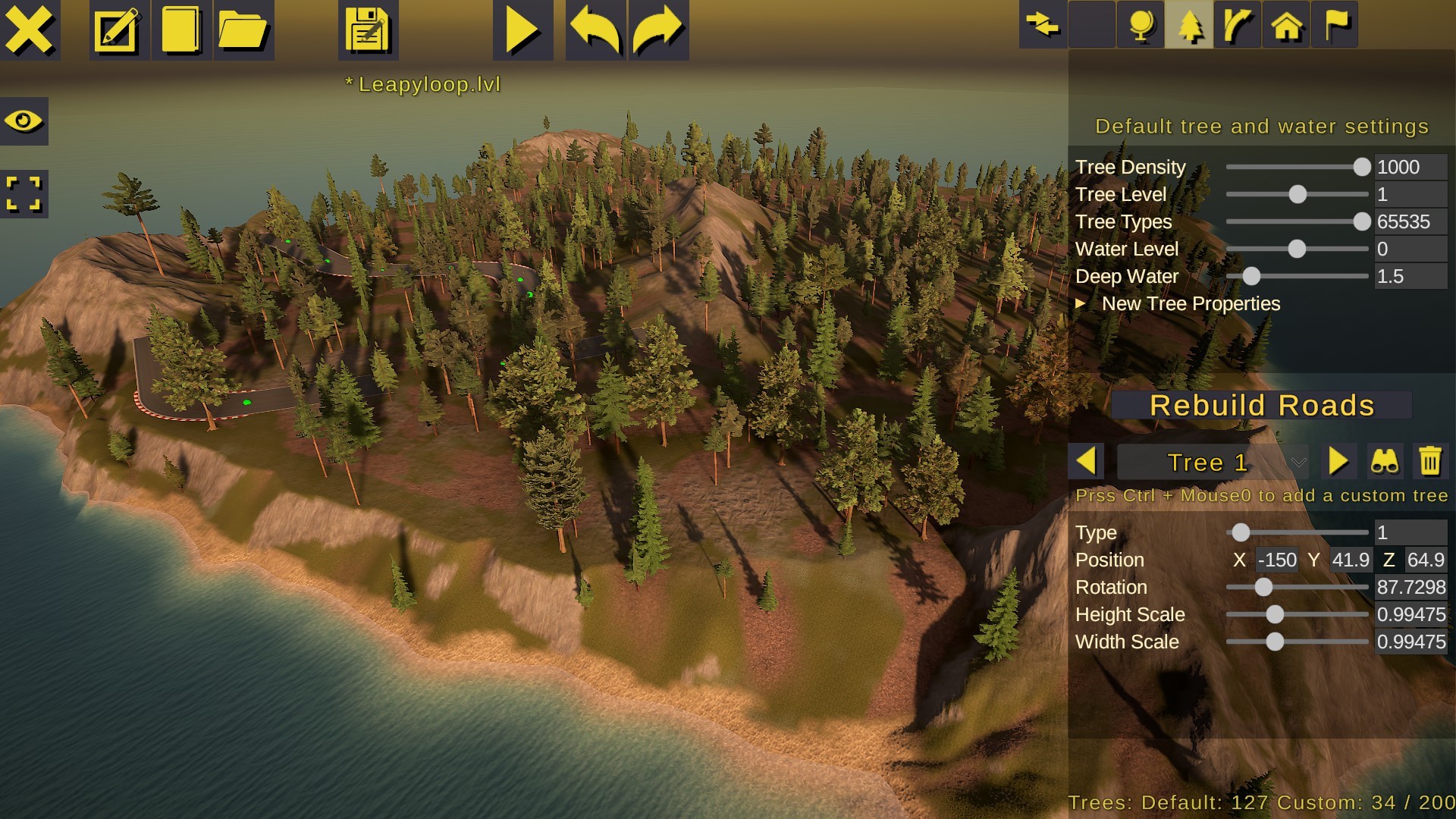Open the house objects tab

click(x=1286, y=25)
